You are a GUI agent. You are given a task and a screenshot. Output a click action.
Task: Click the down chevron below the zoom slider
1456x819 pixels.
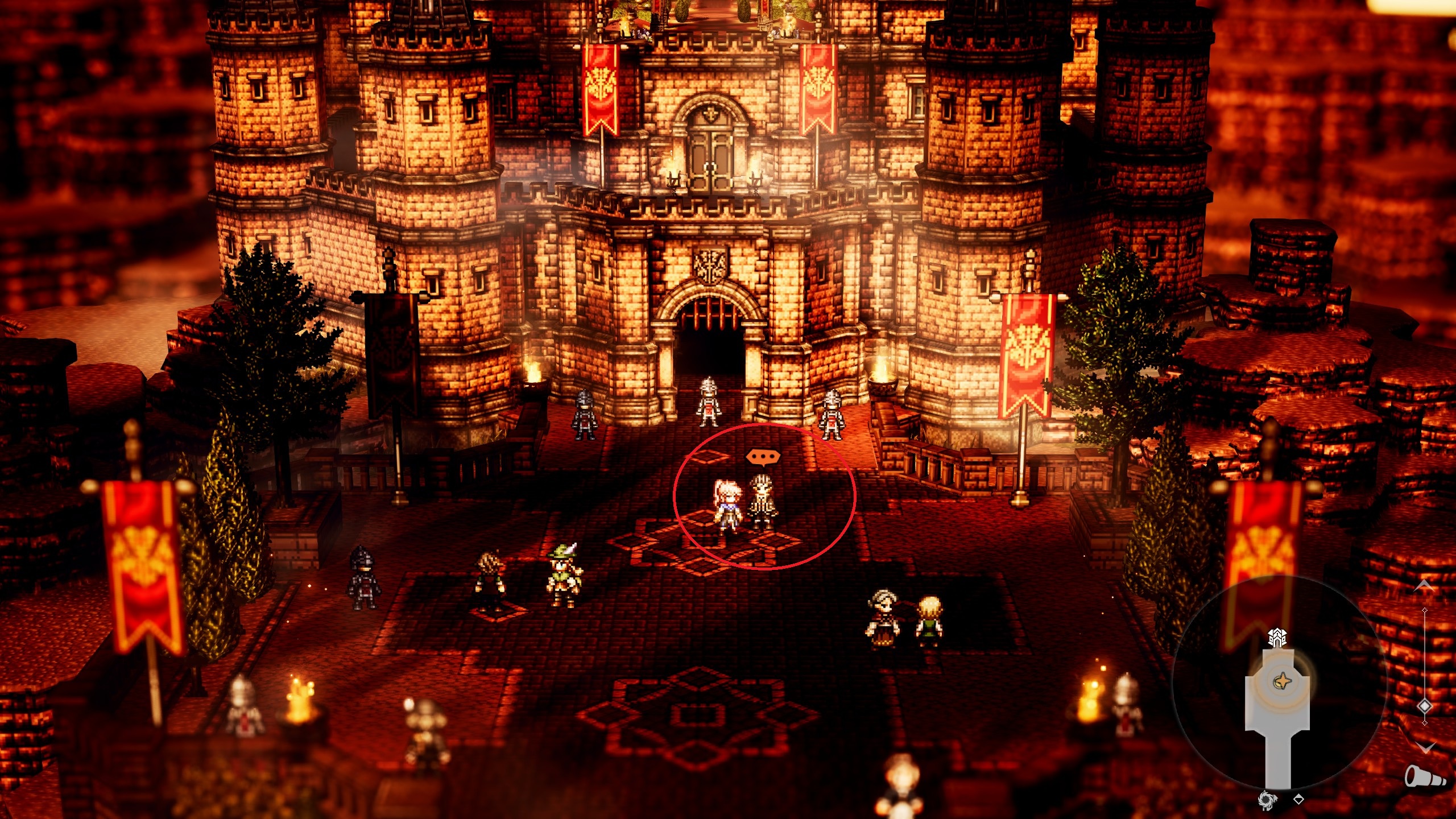pyautogui.click(x=1425, y=747)
